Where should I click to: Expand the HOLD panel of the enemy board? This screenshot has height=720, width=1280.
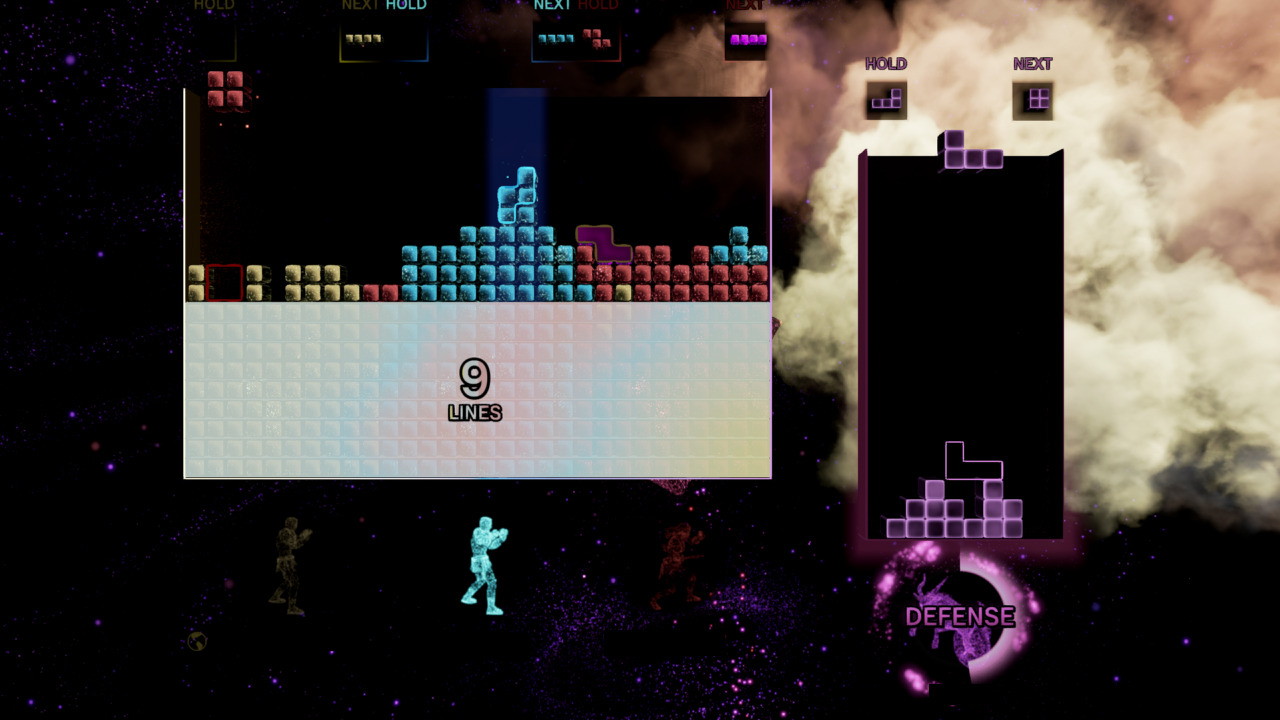point(886,63)
